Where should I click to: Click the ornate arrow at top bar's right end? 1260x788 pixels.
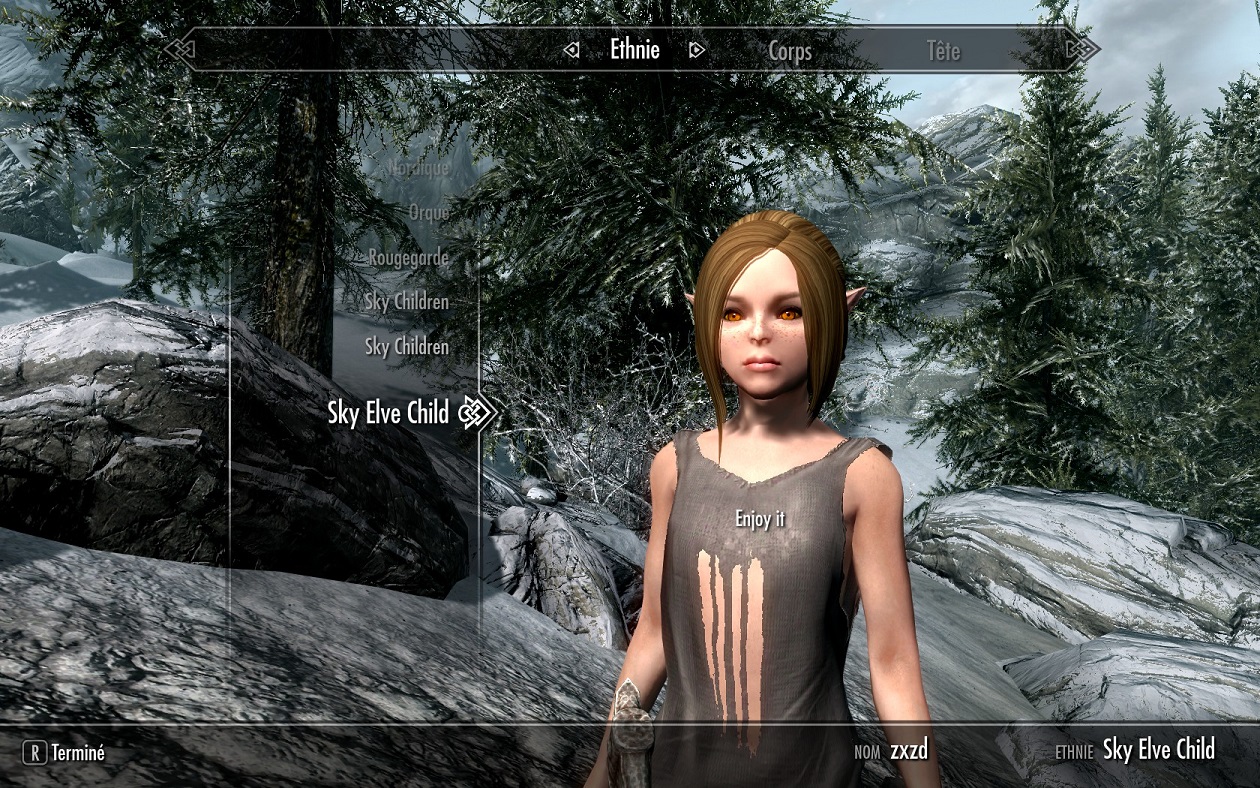(1081, 49)
